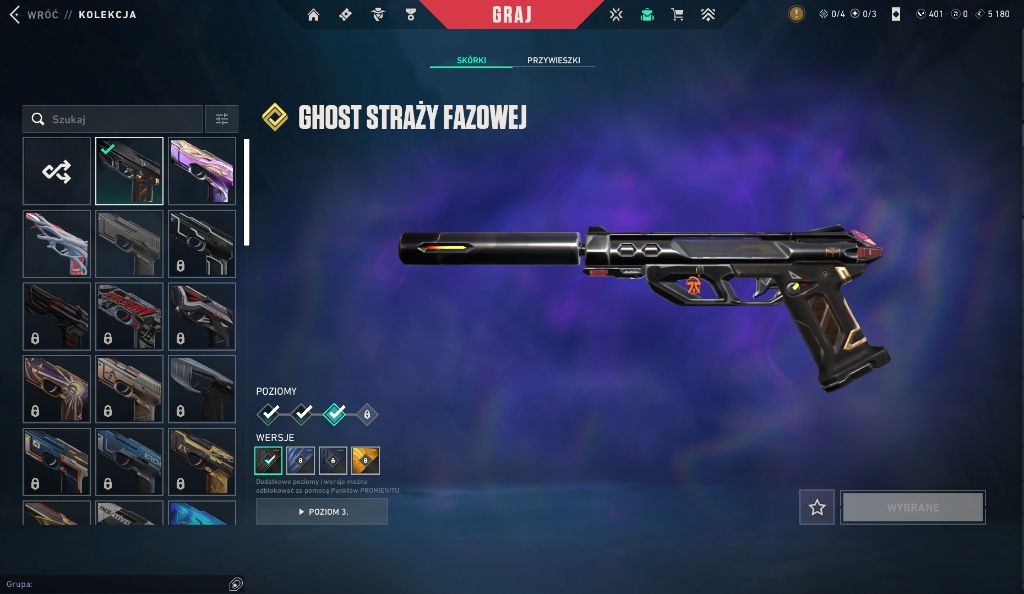Switch to the PRZYWIESZKI tab

tap(554, 60)
